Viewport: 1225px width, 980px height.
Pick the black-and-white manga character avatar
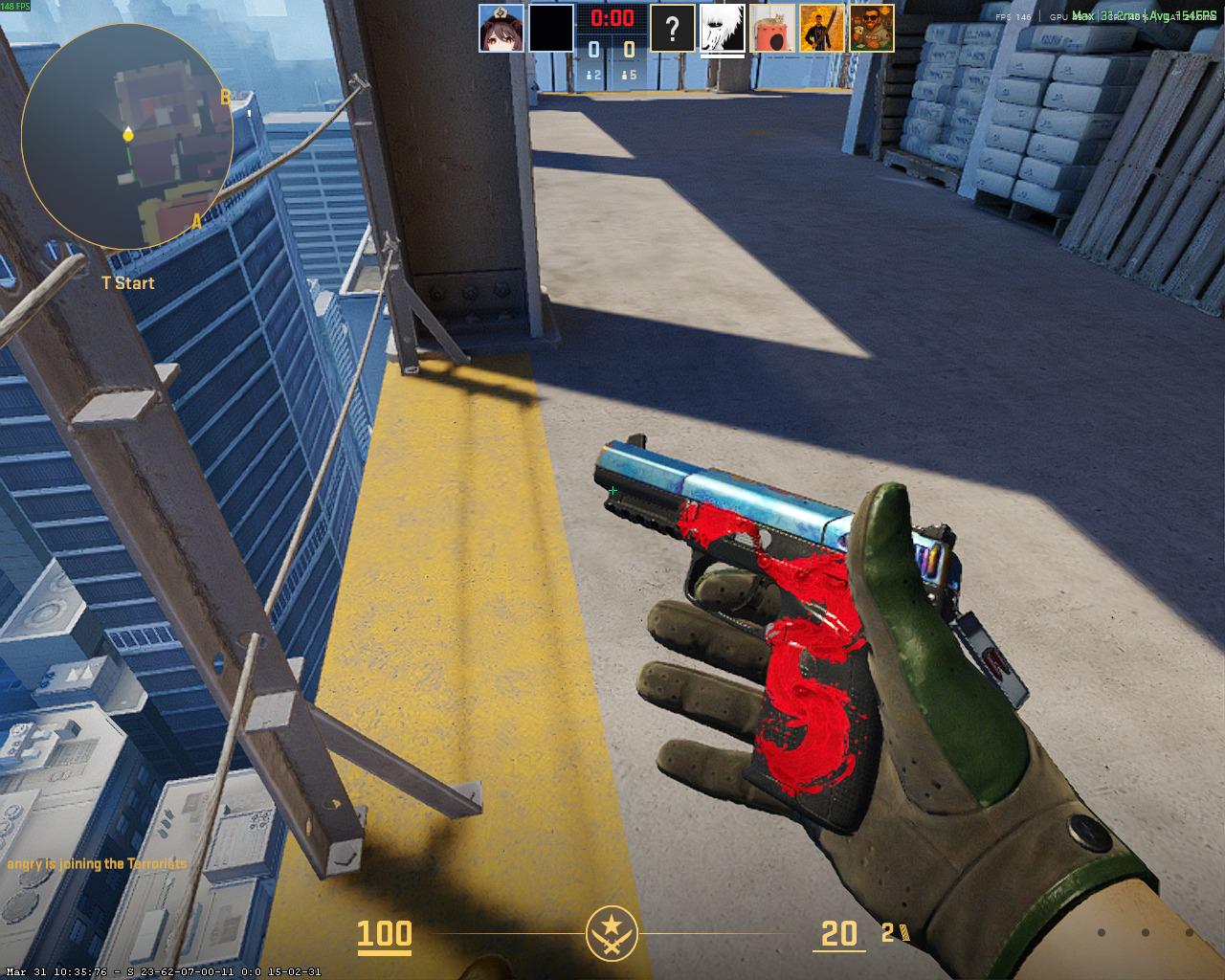(723, 29)
